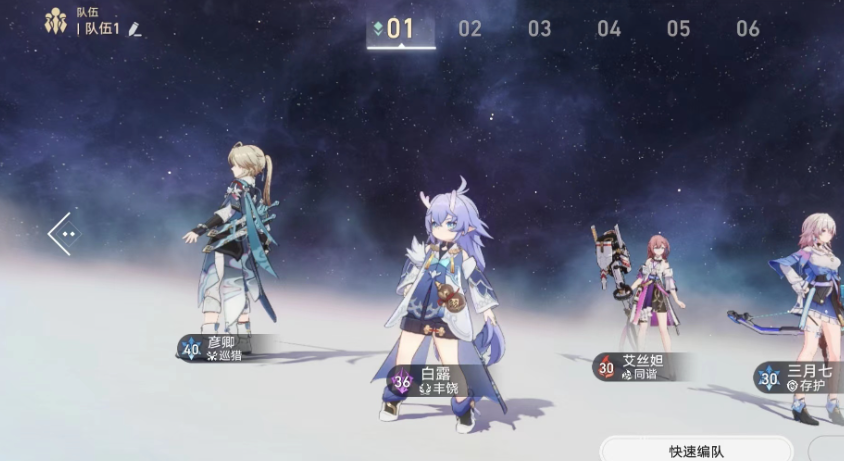The width and height of the screenshot is (844, 461).
Task: Switch to team tab 04
Action: [609, 29]
